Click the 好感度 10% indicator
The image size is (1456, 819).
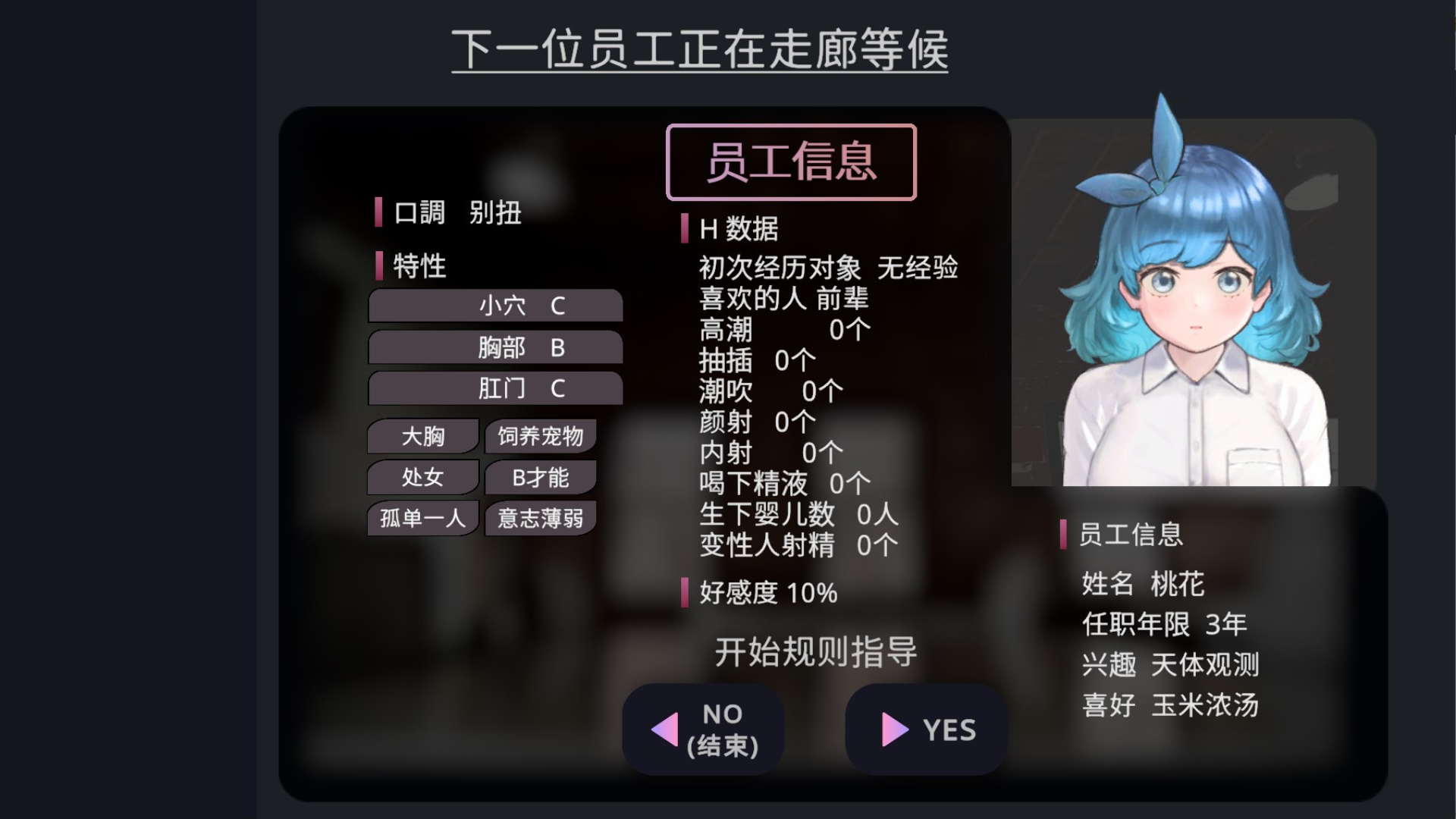766,594
